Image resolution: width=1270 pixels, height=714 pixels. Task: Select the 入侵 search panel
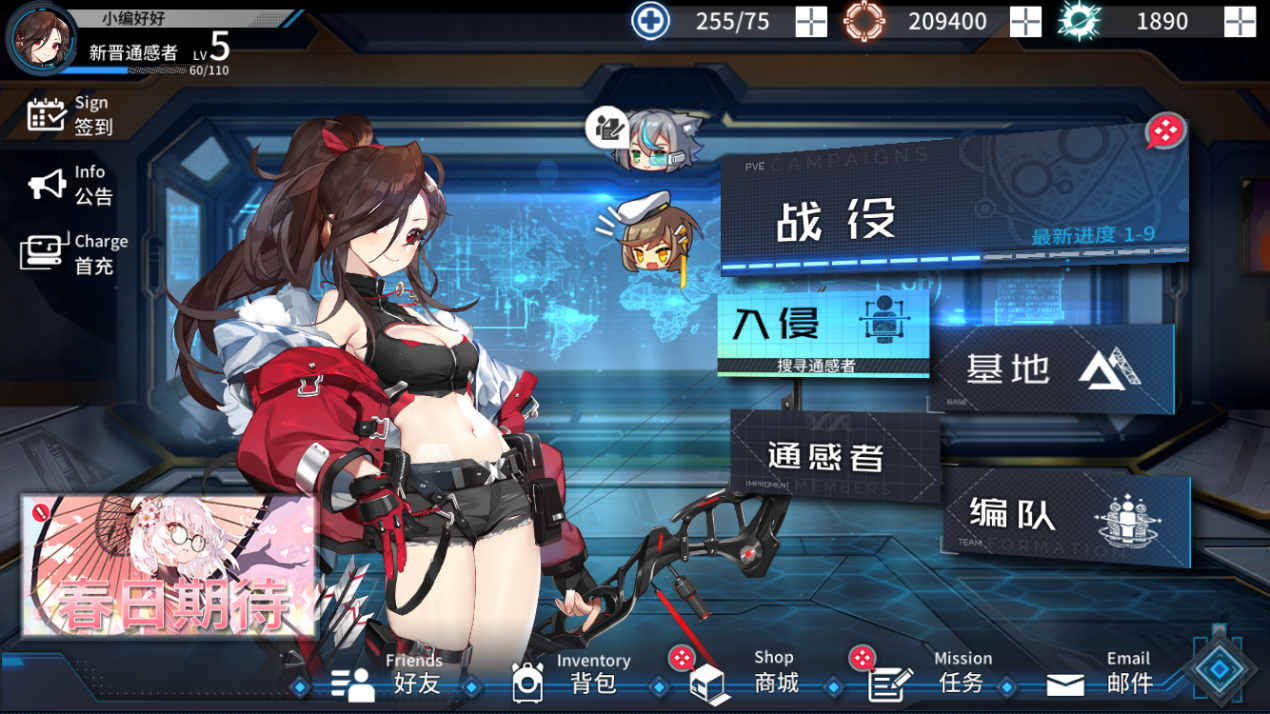click(x=822, y=332)
